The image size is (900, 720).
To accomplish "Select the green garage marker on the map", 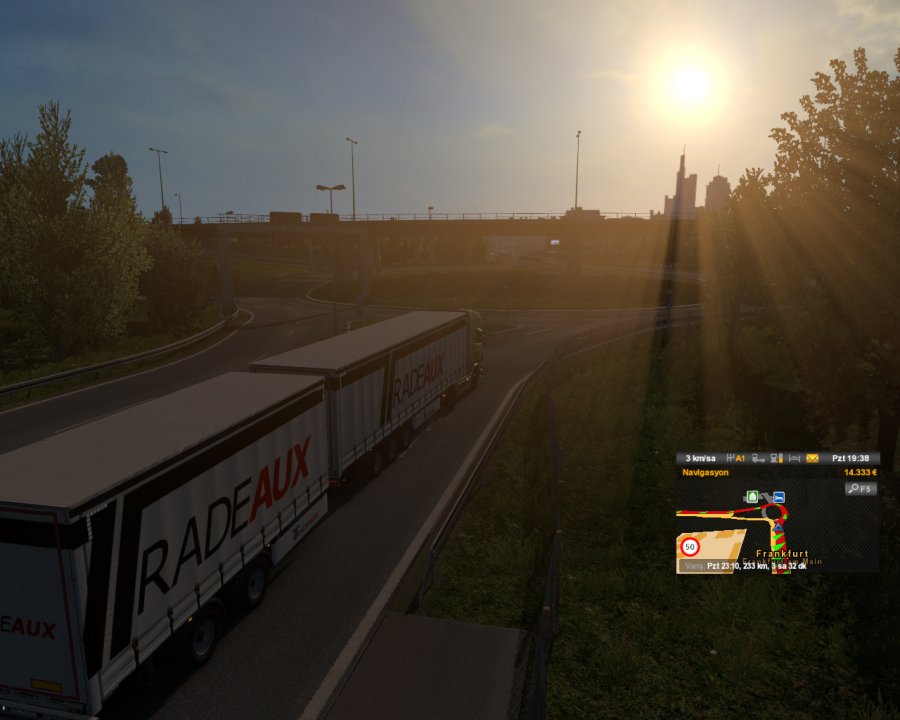I will pyautogui.click(x=752, y=496).
